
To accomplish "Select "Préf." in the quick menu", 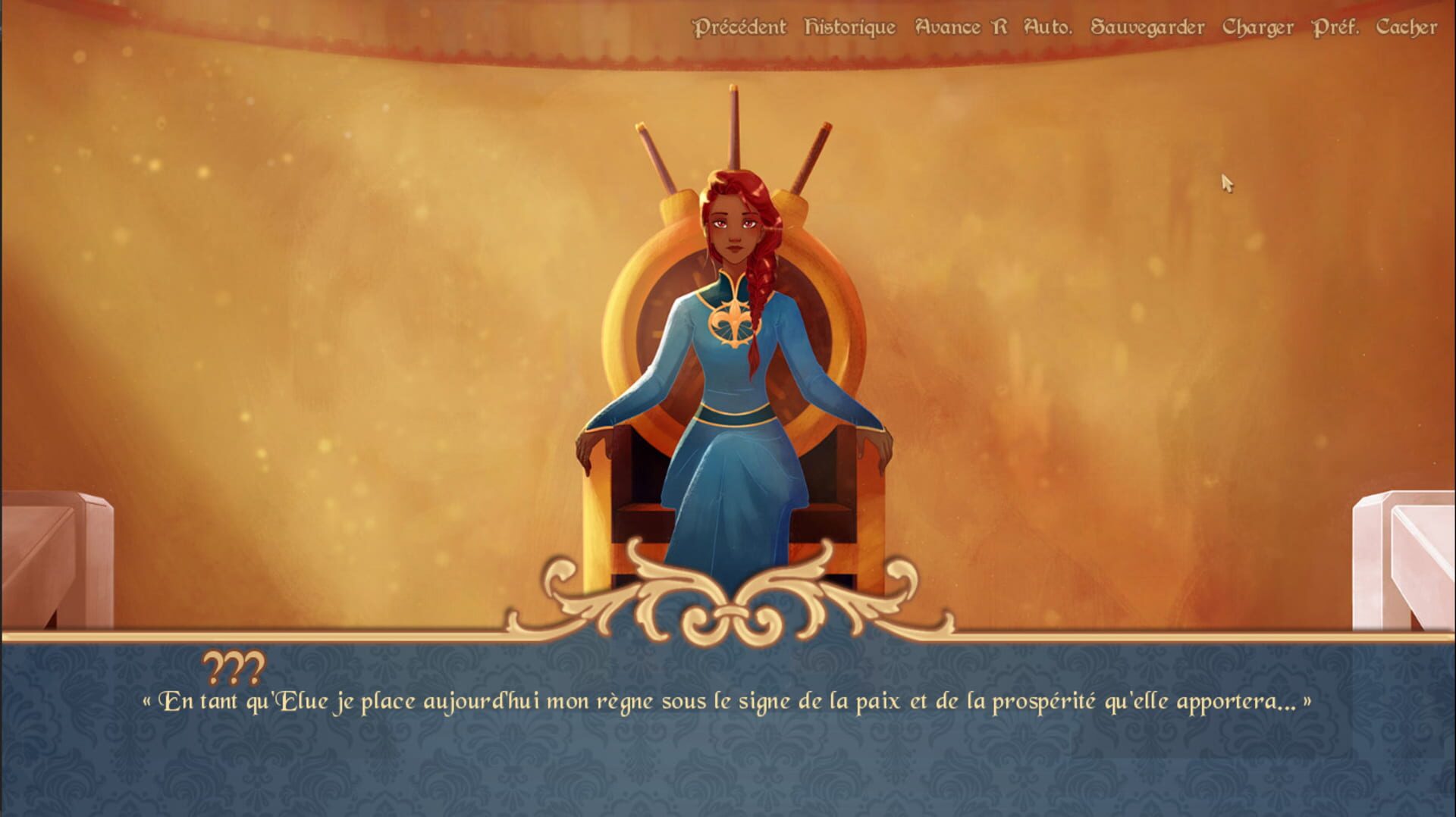I will click(x=1333, y=27).
